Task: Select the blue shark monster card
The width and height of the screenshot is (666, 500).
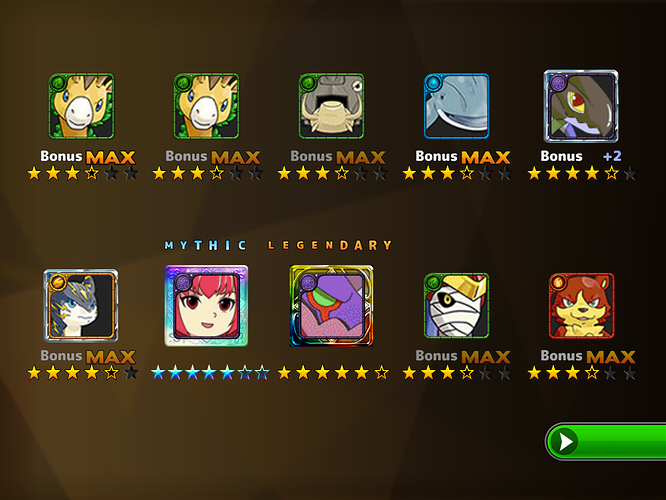Action: (x=456, y=106)
